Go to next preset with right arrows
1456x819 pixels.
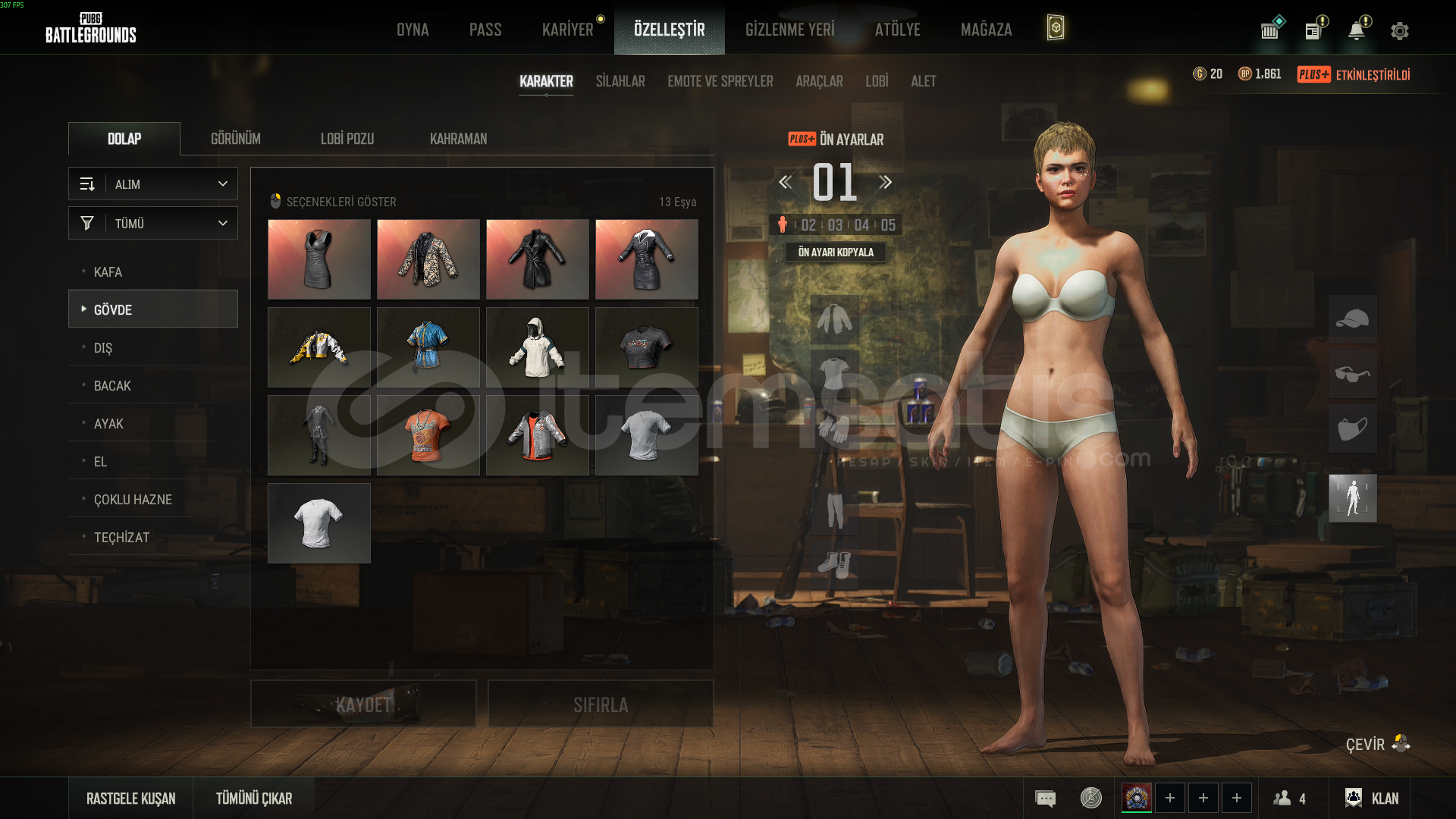coord(885,182)
